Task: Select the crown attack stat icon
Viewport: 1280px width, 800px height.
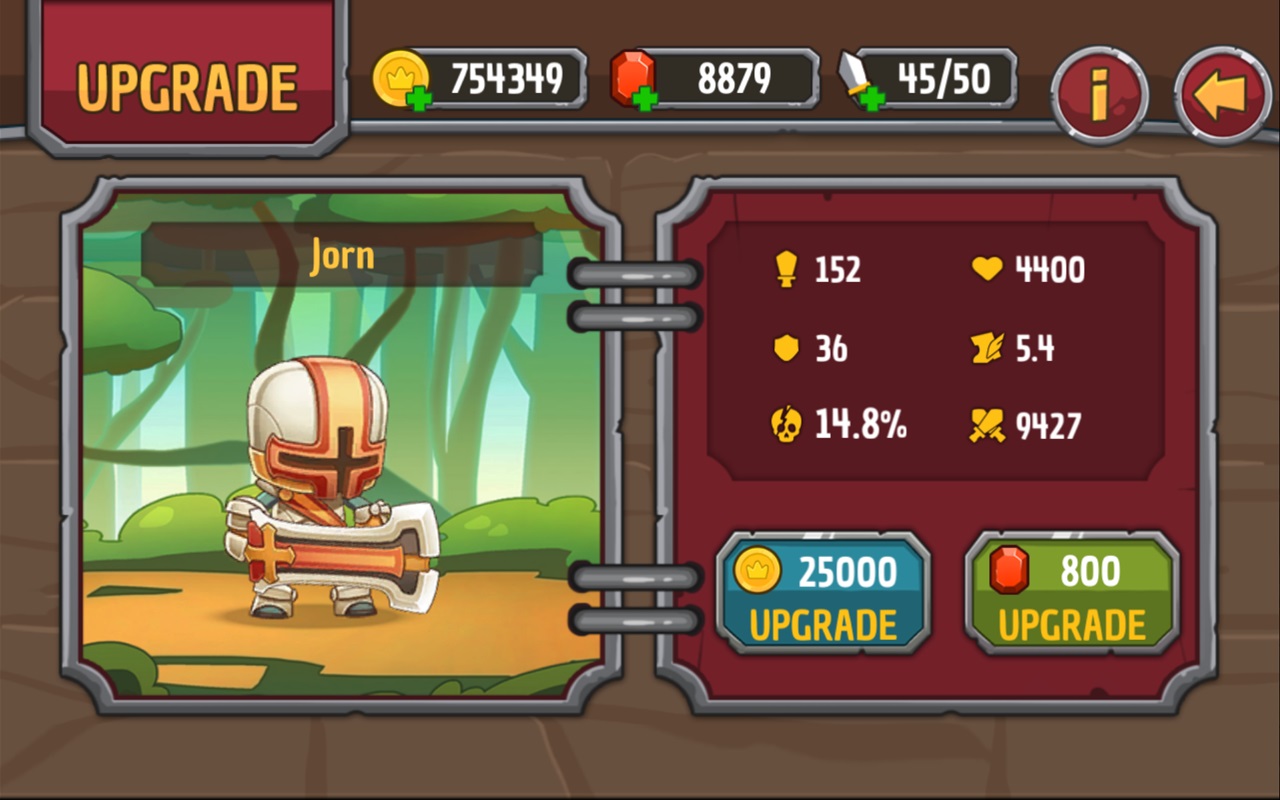Action: [x=787, y=268]
